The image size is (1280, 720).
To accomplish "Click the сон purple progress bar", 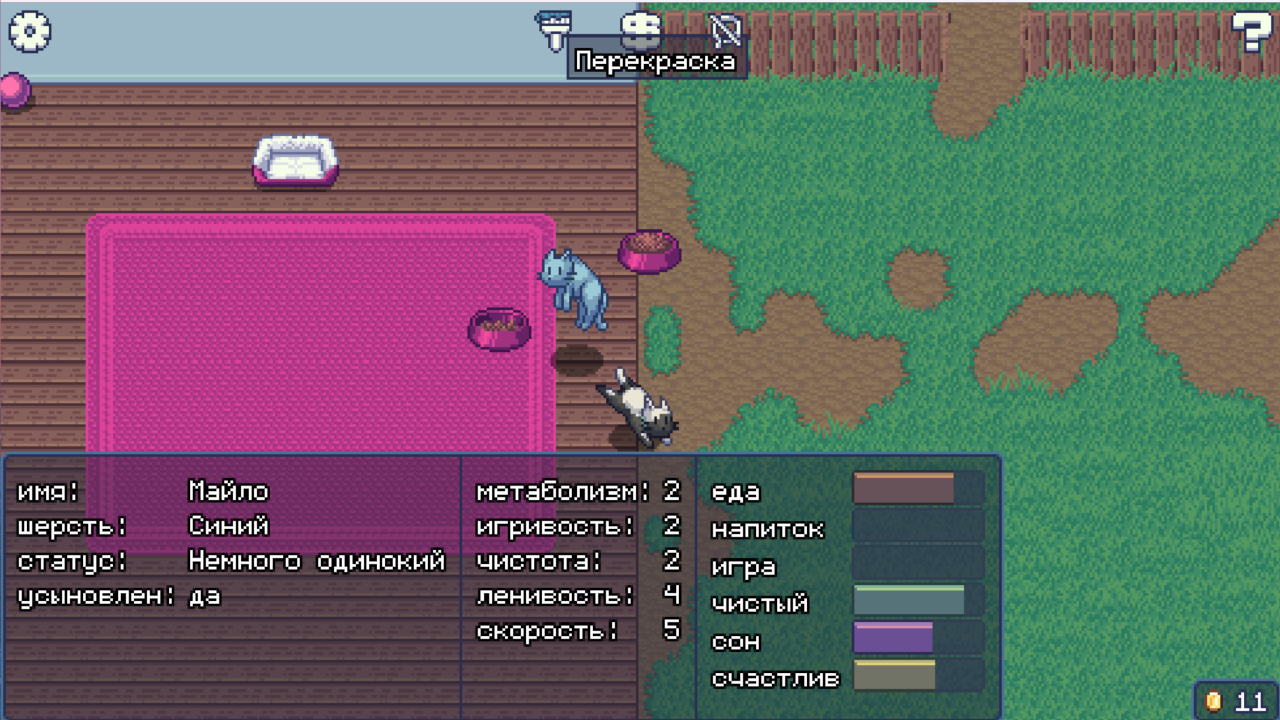I will (x=892, y=637).
